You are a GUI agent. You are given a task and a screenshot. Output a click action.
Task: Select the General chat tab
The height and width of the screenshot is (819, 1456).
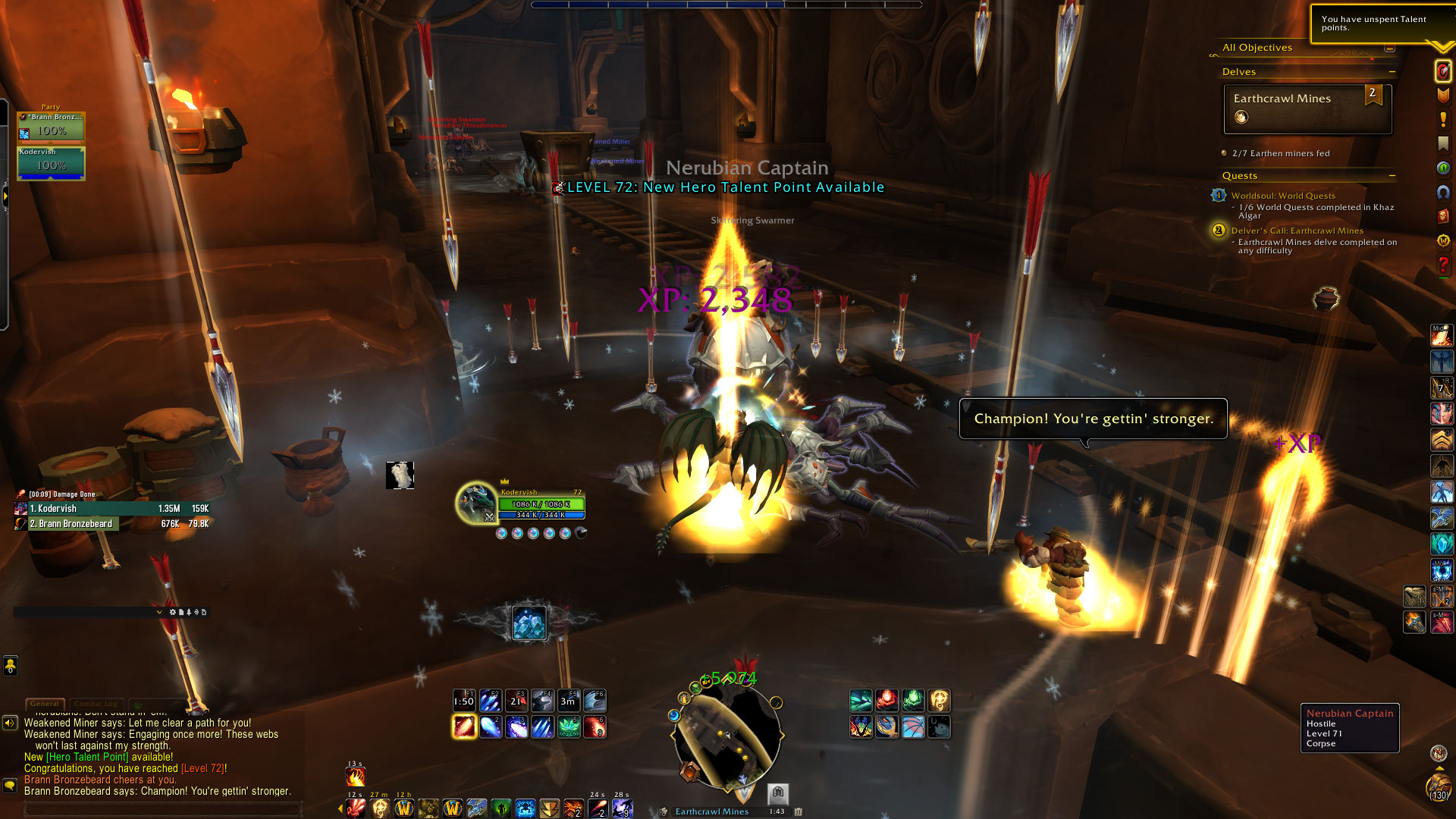(44, 704)
